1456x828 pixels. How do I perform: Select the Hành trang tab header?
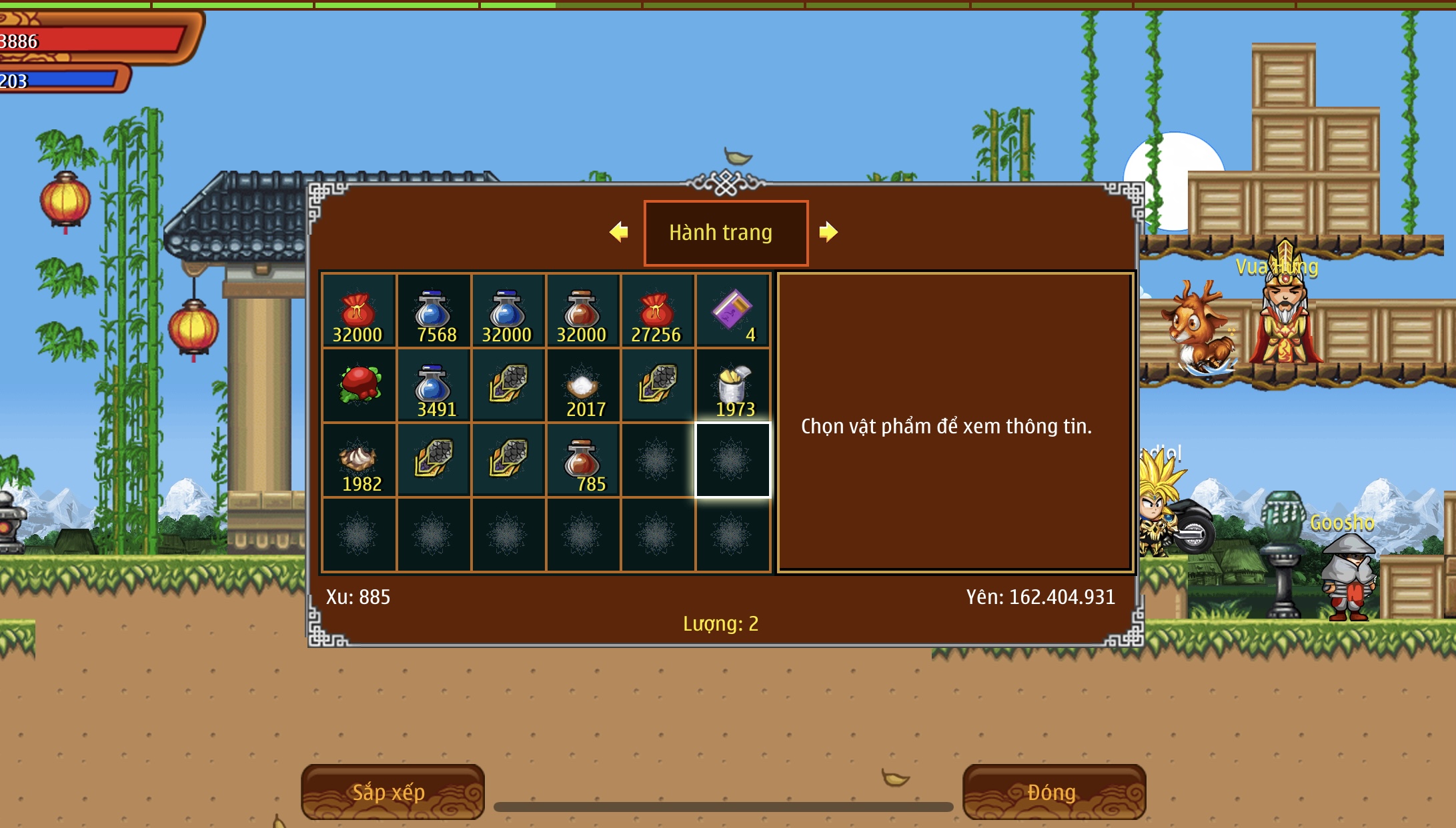point(725,233)
